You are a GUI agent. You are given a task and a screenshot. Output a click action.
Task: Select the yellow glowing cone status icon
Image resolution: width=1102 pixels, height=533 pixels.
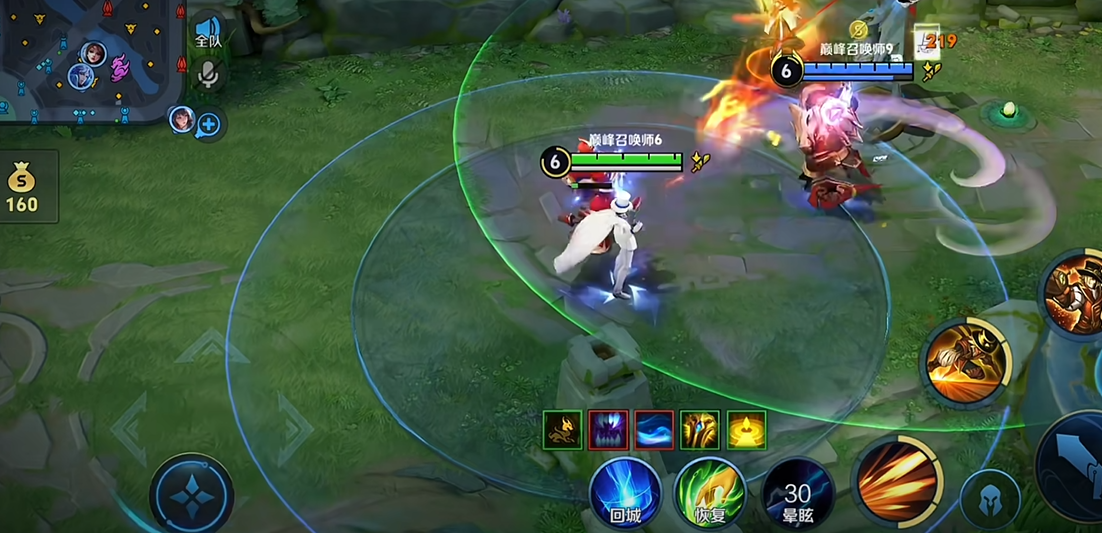click(x=747, y=430)
